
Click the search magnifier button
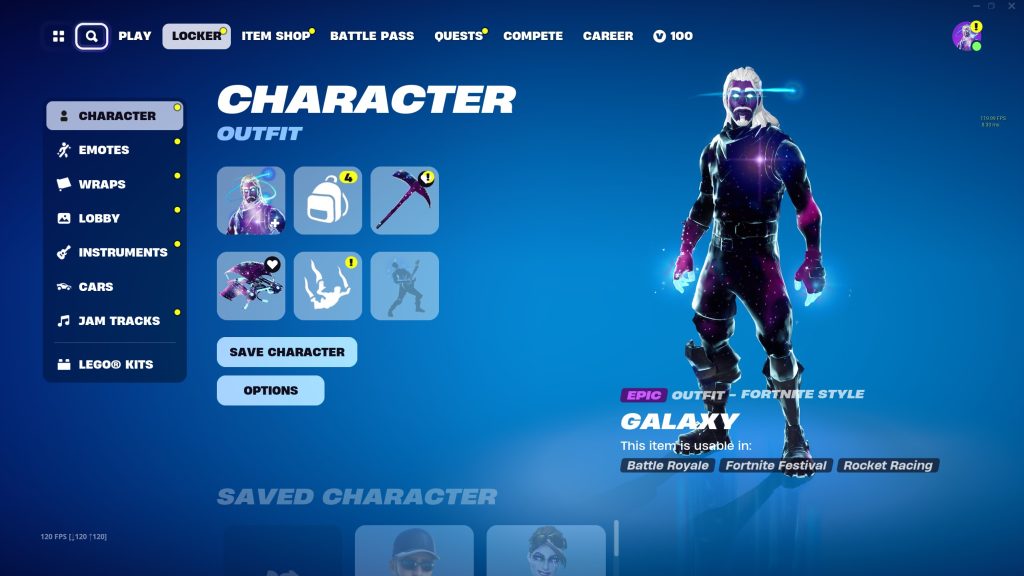(91, 36)
